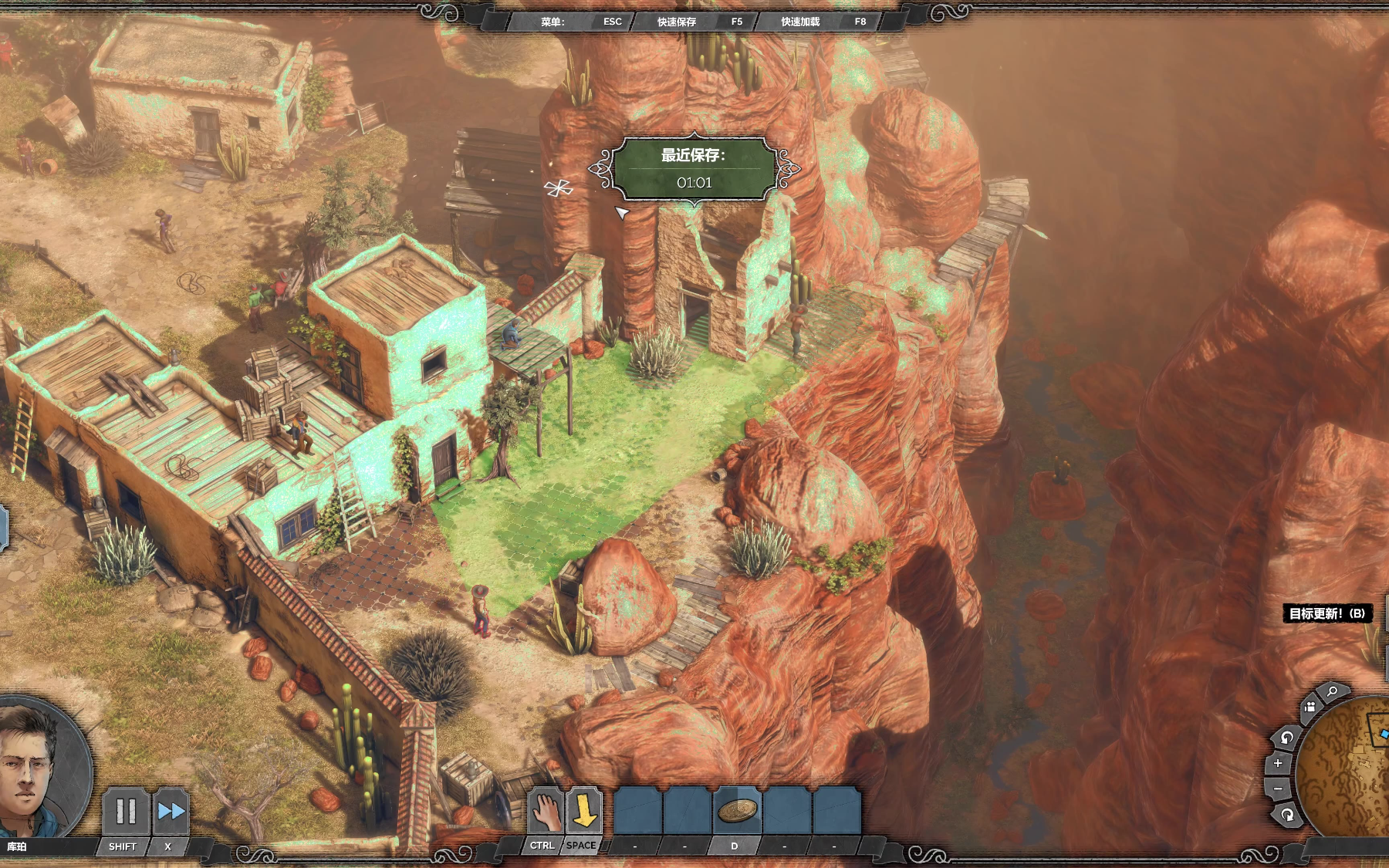Toggle the camera icon button

(x=1310, y=707)
